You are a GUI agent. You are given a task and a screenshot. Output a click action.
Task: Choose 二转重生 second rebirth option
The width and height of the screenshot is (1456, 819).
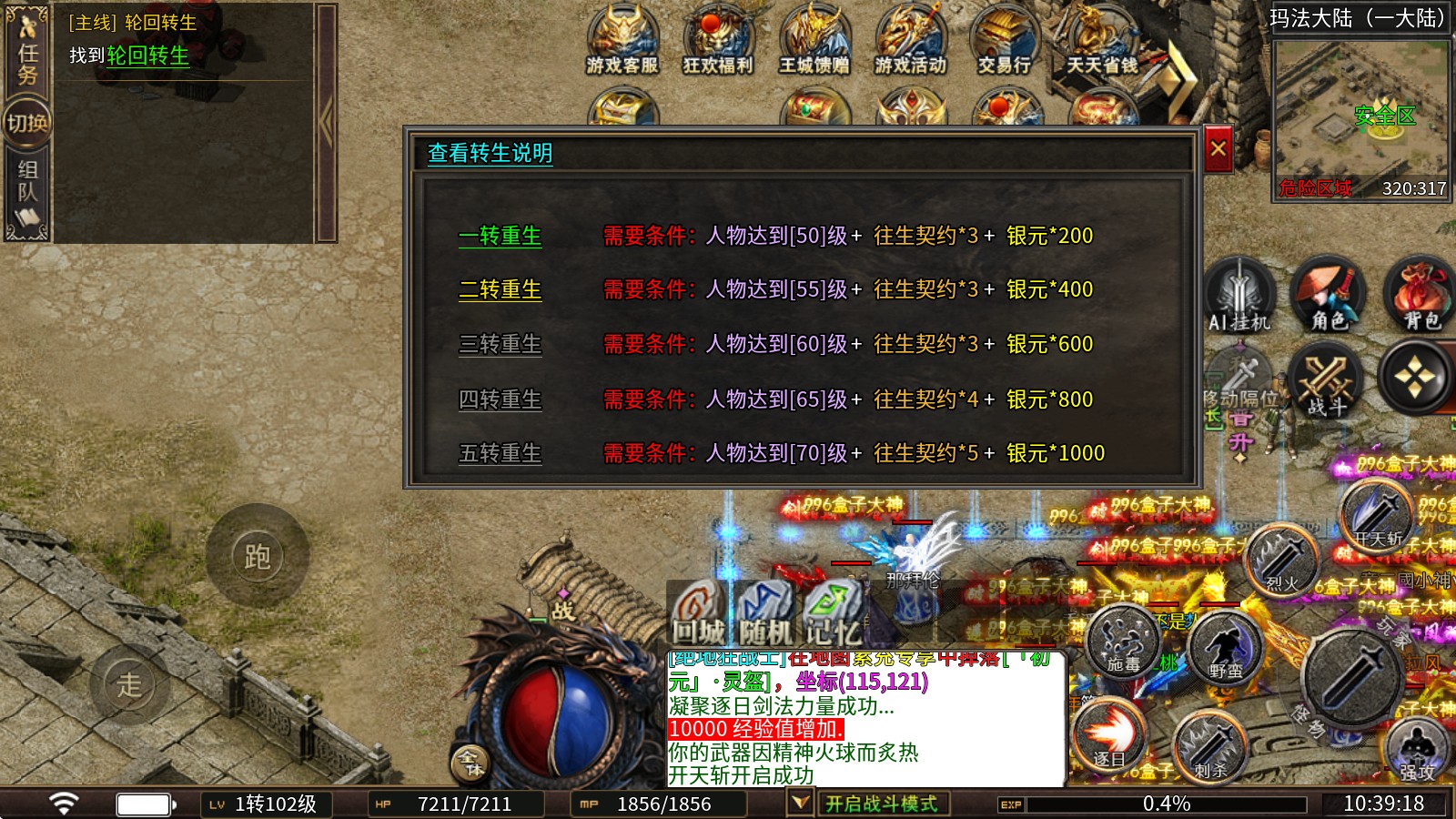click(500, 289)
